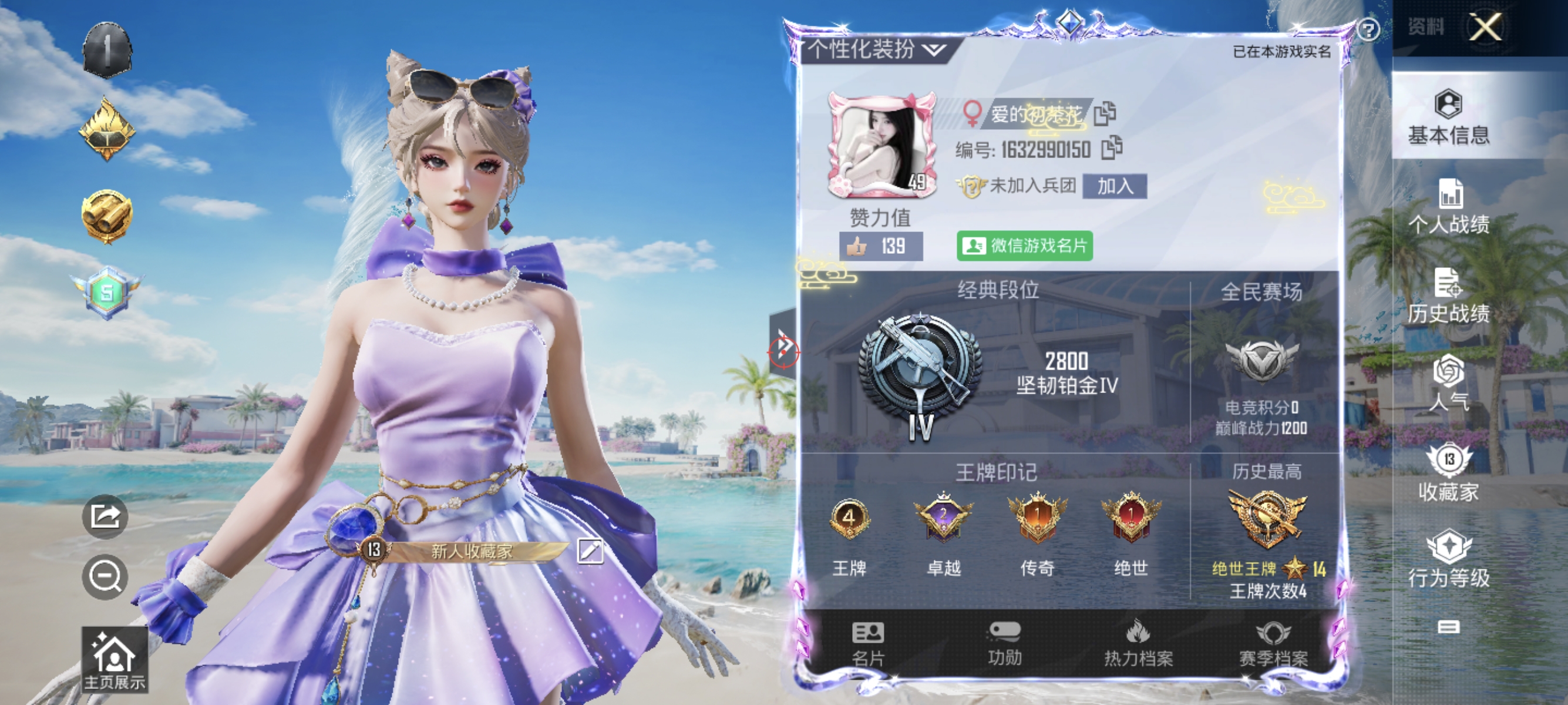
Task: Toggle the magnifier zoom-out control
Action: [x=105, y=576]
